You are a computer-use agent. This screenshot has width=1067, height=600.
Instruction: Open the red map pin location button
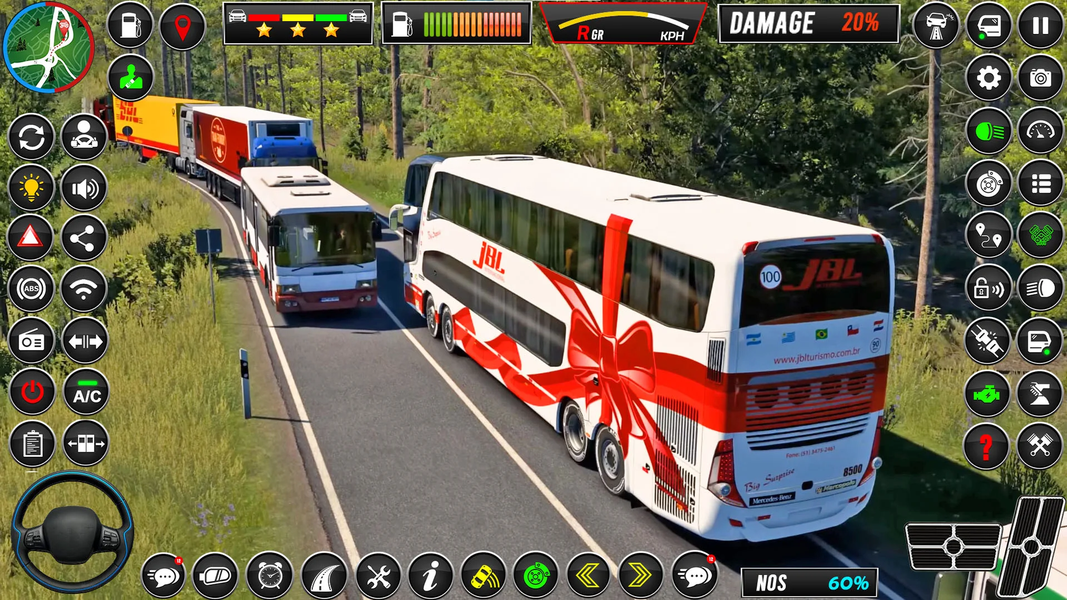click(182, 25)
